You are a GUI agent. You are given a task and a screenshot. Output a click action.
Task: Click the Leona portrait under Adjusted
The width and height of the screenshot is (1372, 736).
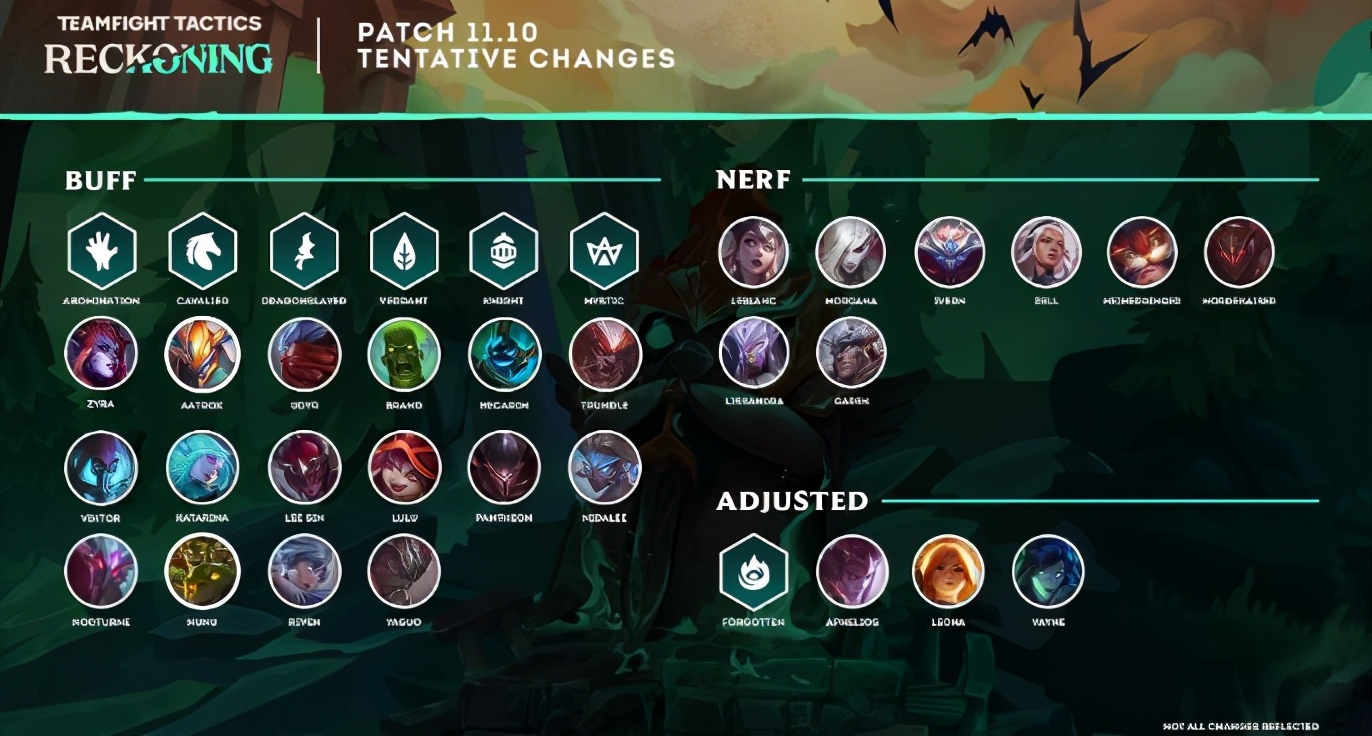coord(948,572)
